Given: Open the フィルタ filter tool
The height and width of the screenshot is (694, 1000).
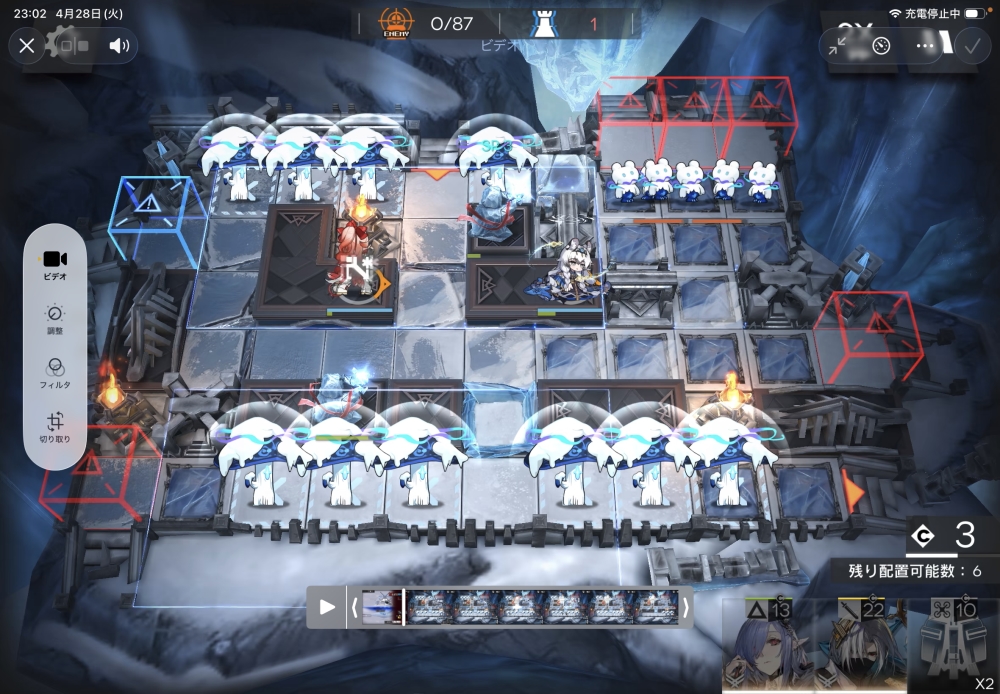Looking at the screenshot, I should point(56,373).
